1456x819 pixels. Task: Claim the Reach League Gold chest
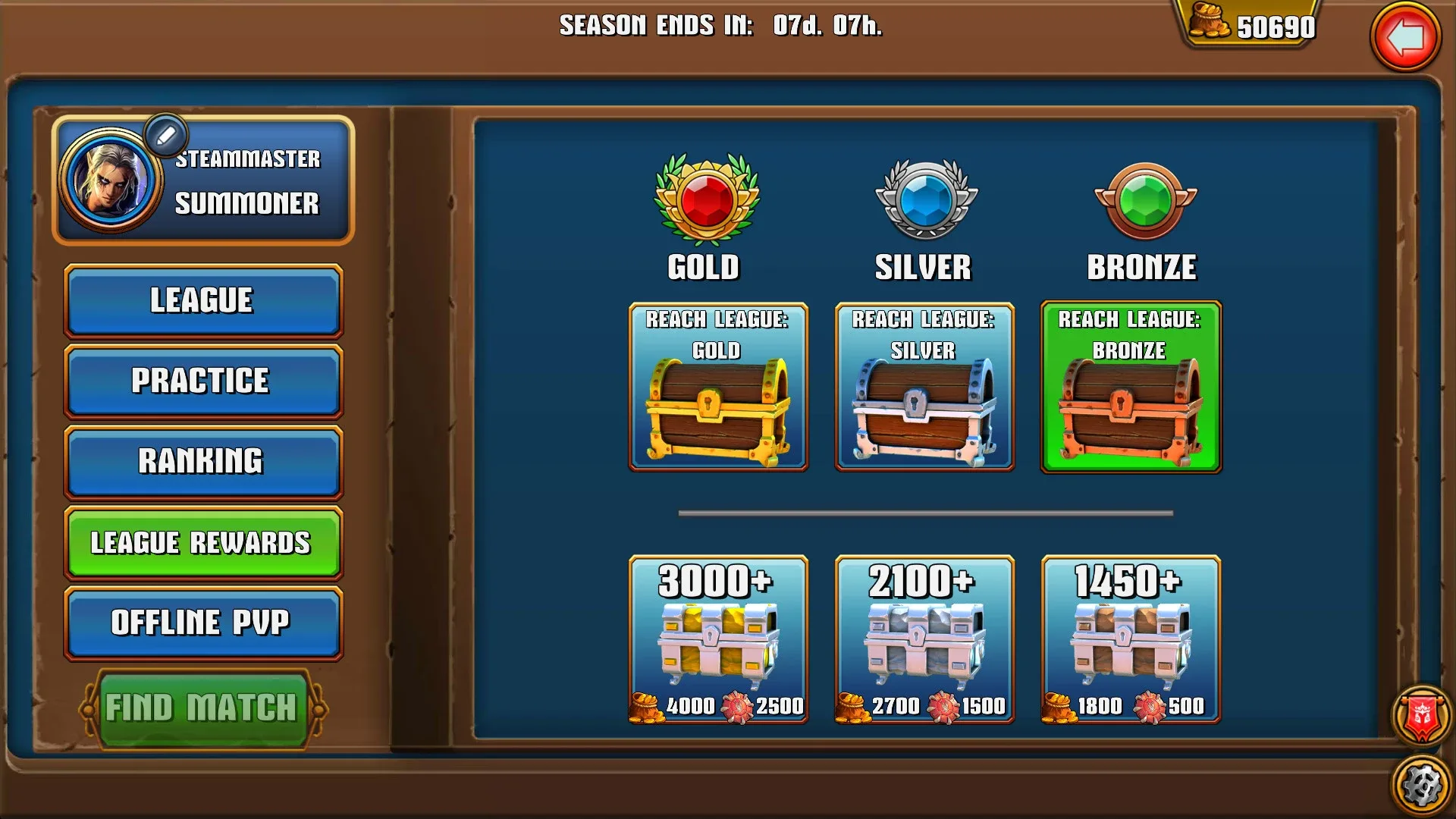click(x=717, y=387)
